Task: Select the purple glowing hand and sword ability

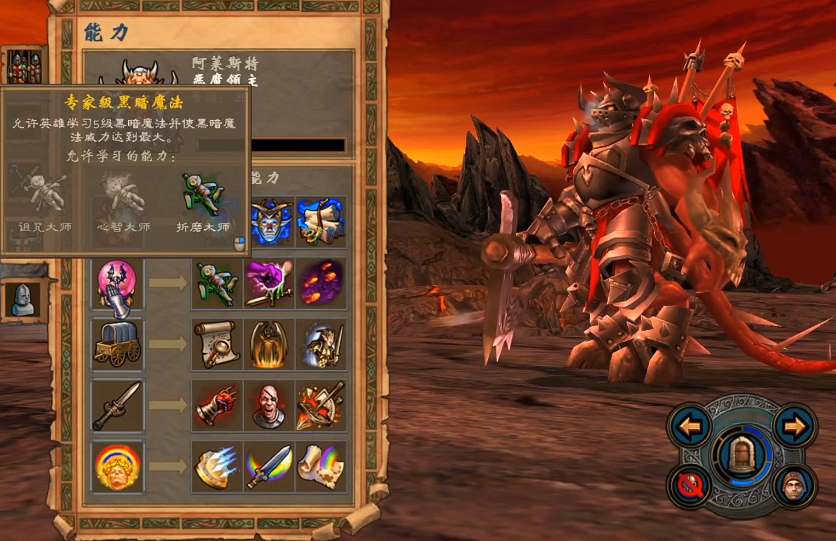Action: coord(269,283)
